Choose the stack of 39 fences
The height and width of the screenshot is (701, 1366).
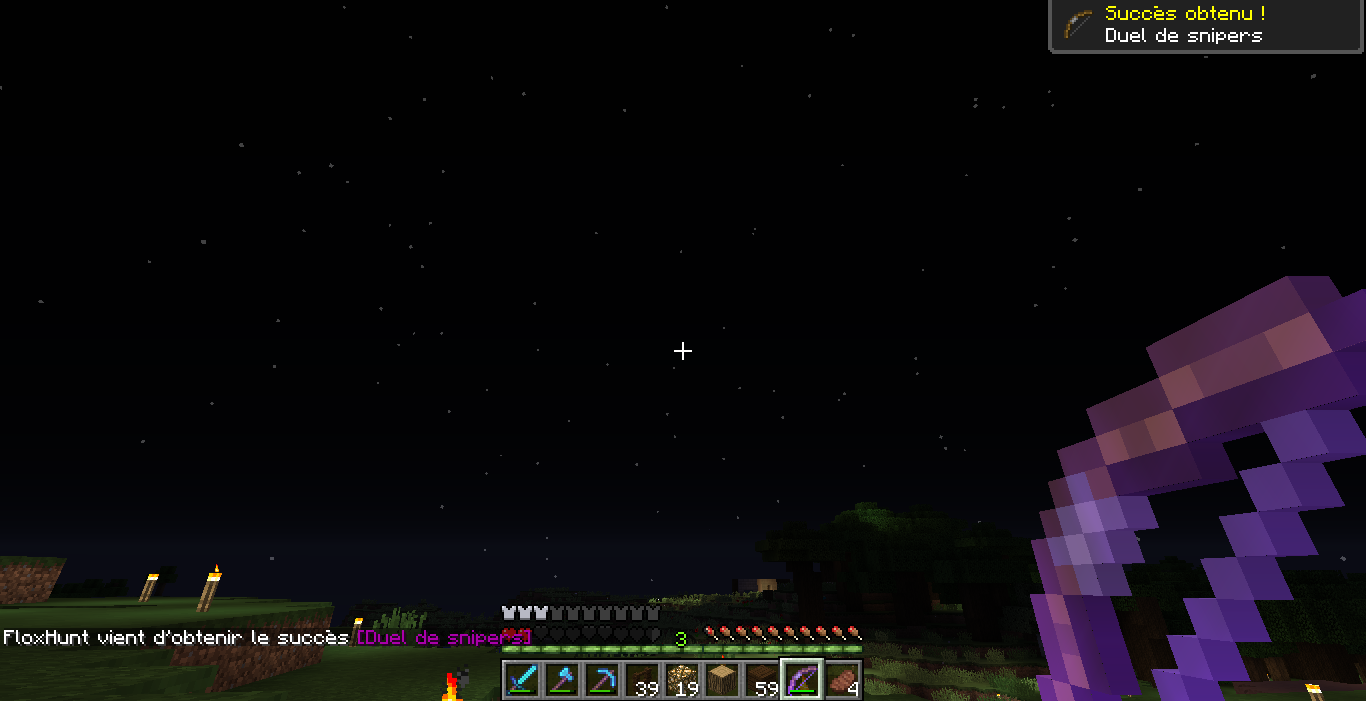(642, 680)
